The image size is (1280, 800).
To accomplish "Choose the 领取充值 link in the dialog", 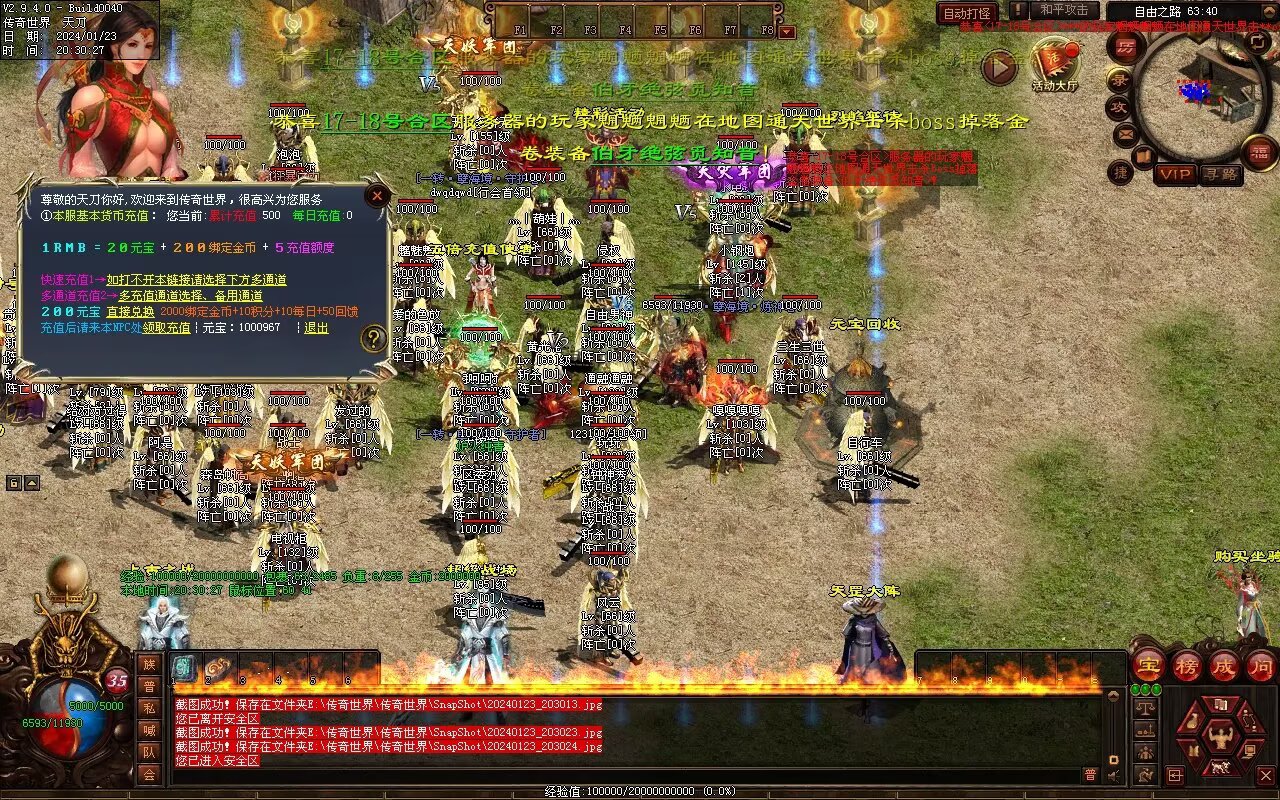I will 166,328.
